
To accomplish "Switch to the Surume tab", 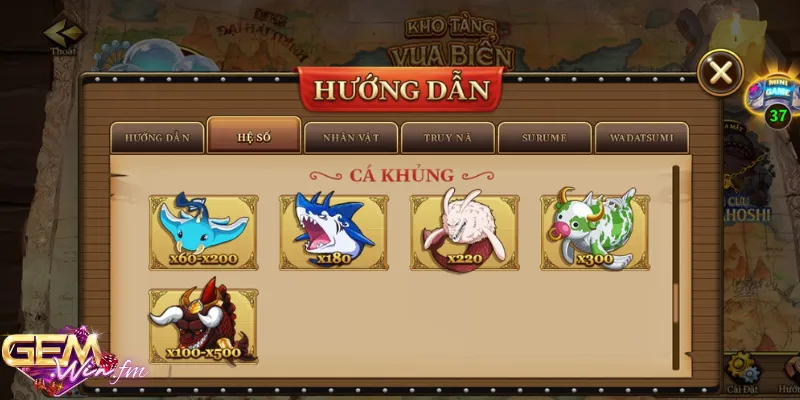I will (545, 137).
